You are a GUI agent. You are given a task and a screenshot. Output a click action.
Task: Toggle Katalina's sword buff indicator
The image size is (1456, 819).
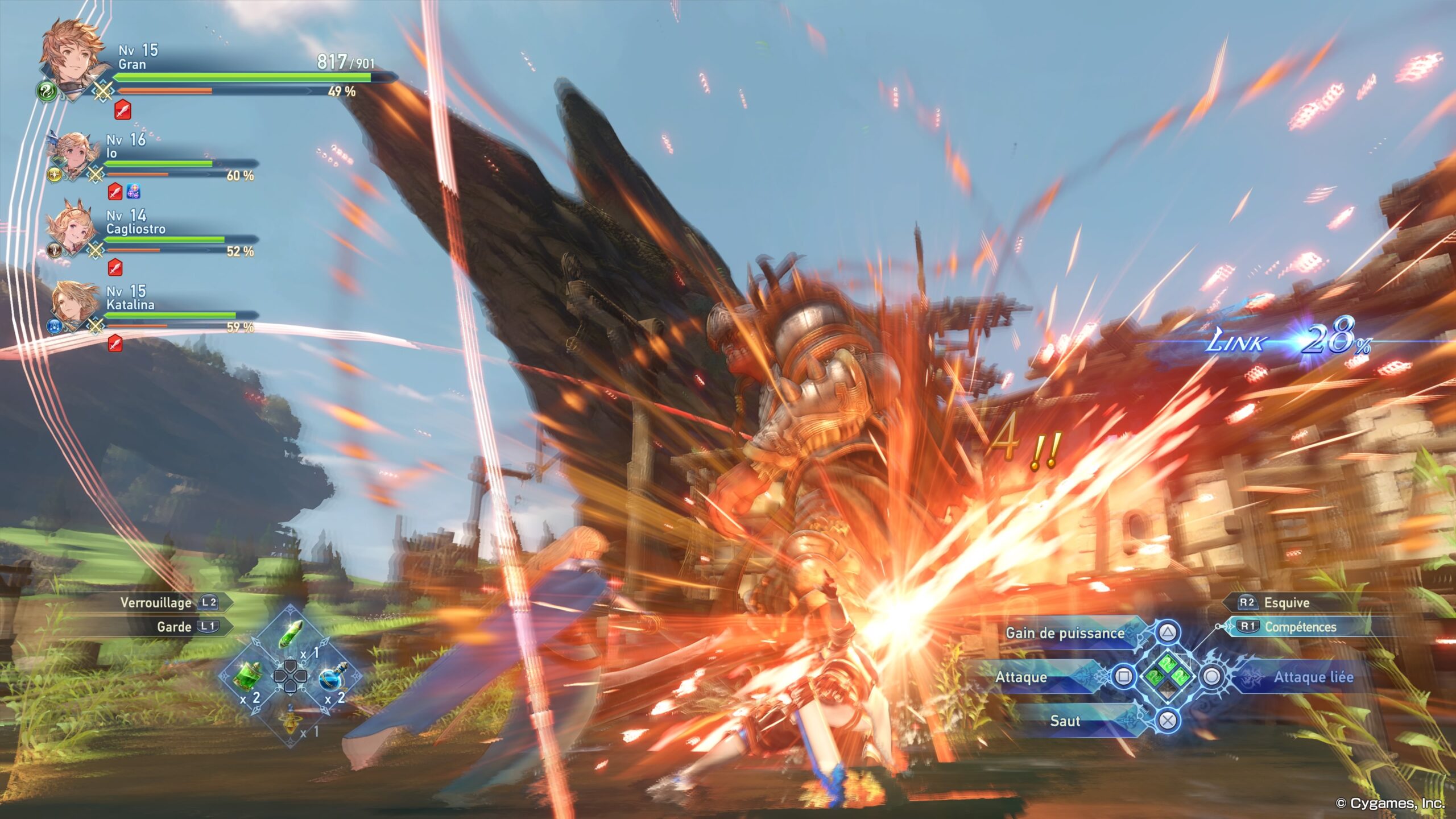[115, 344]
